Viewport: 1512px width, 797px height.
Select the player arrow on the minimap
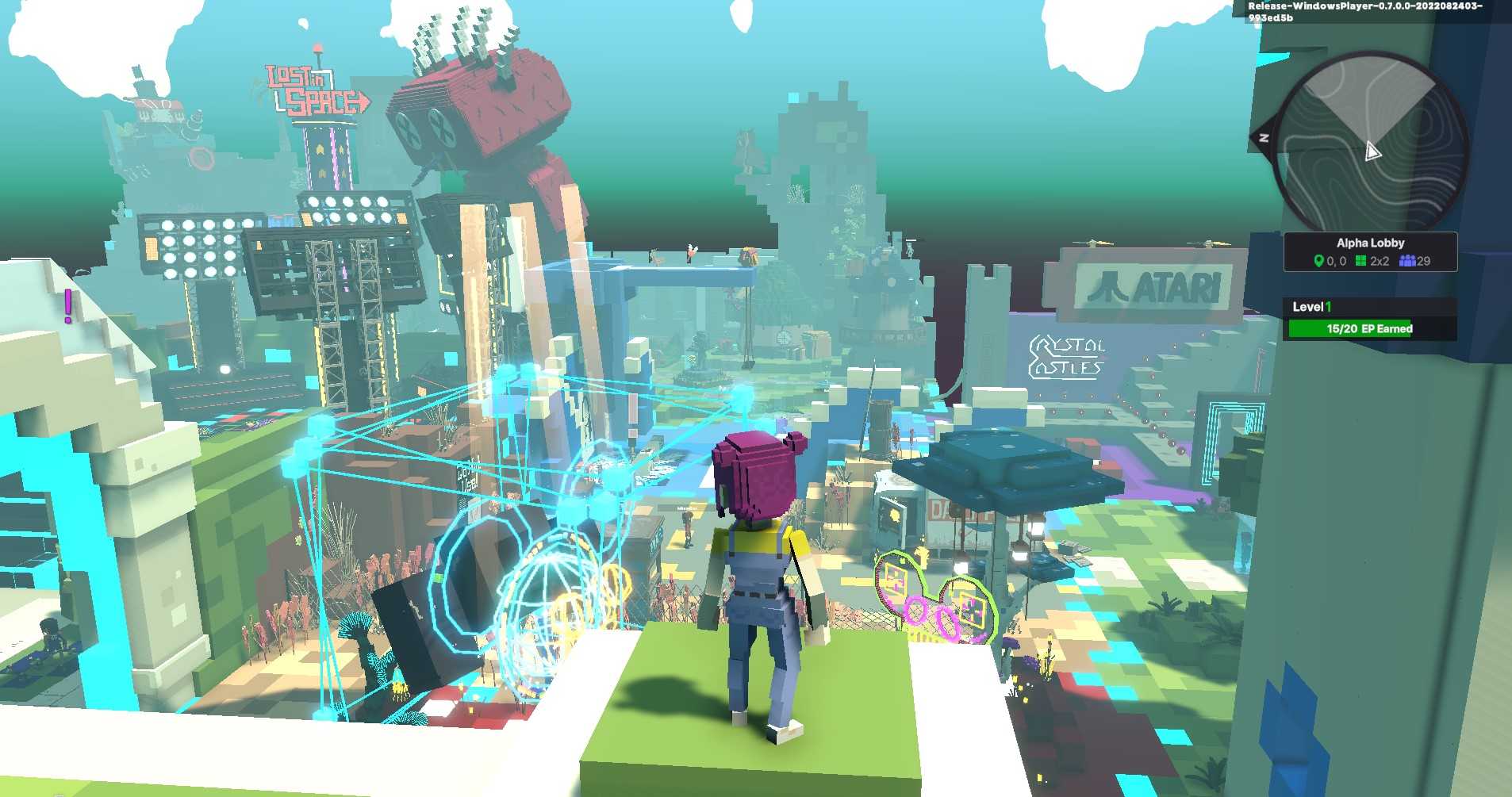pyautogui.click(x=1372, y=151)
